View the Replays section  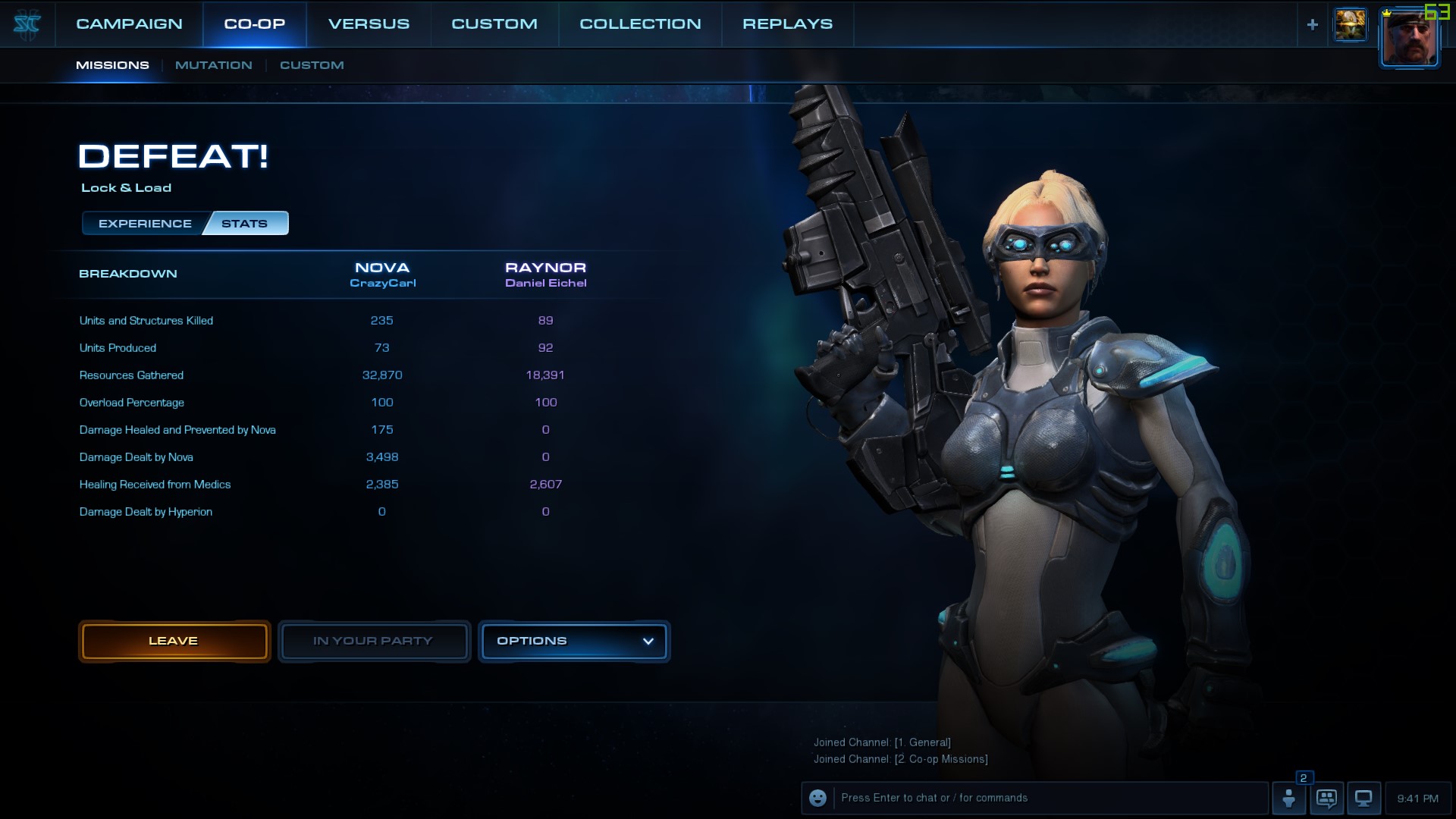pyautogui.click(x=787, y=24)
